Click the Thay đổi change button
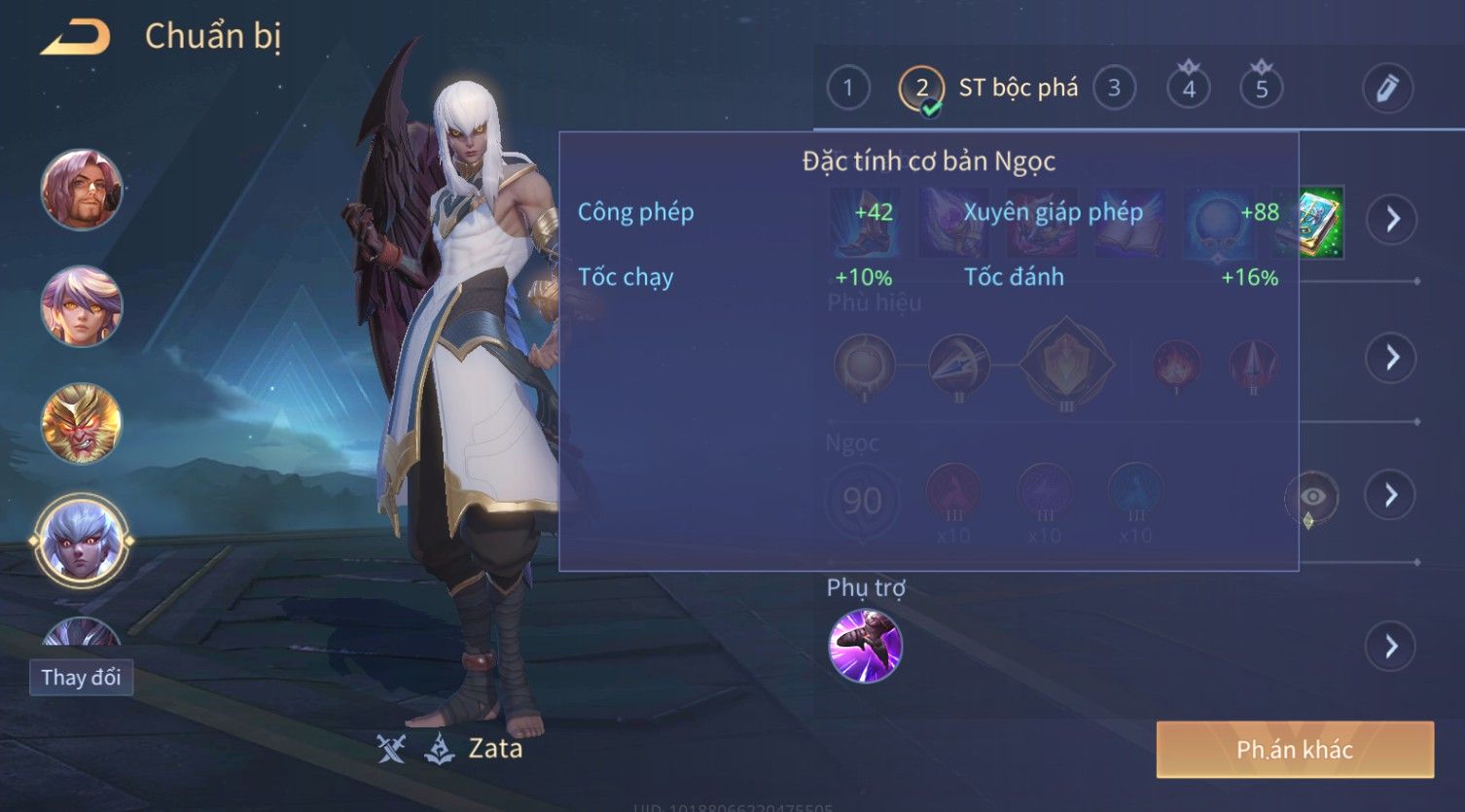1465x812 pixels. click(x=81, y=678)
